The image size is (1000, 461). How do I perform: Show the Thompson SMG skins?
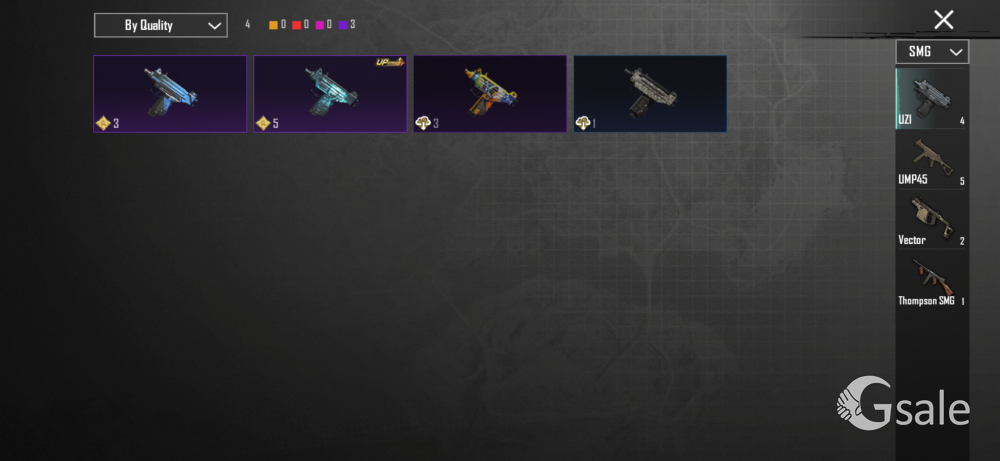coord(932,282)
